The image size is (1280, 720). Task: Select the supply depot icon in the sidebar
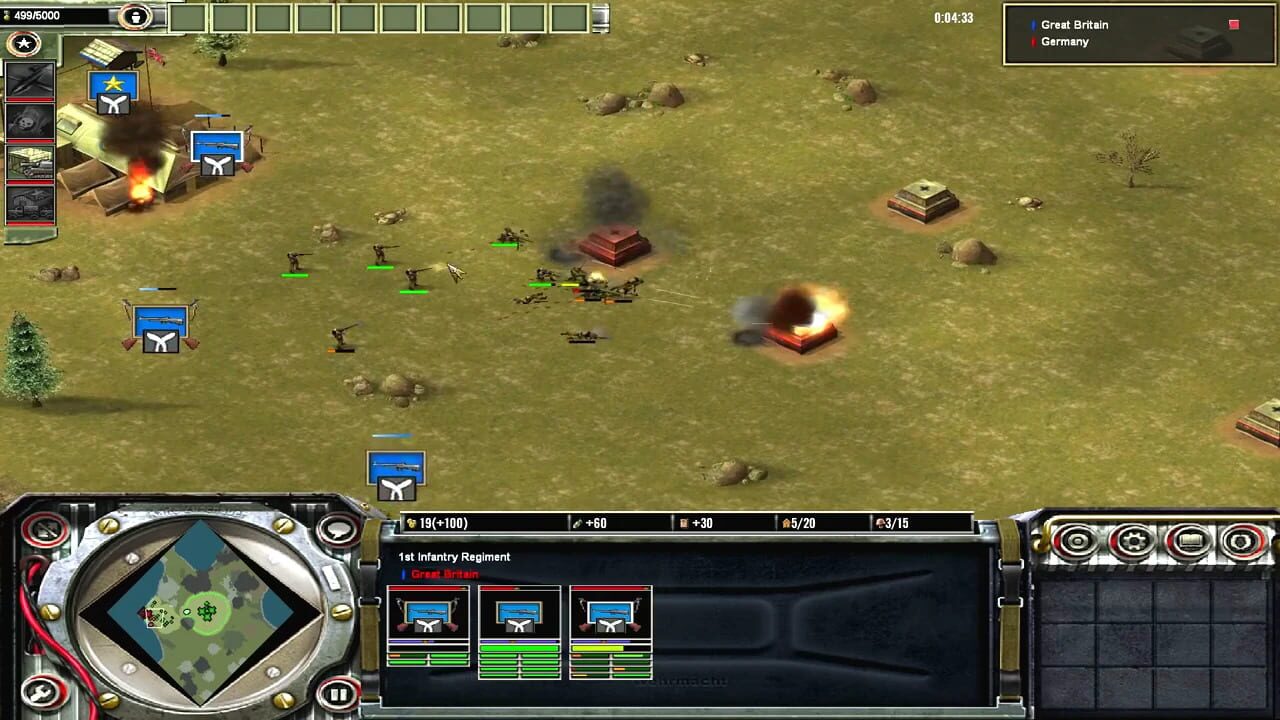coord(30,164)
